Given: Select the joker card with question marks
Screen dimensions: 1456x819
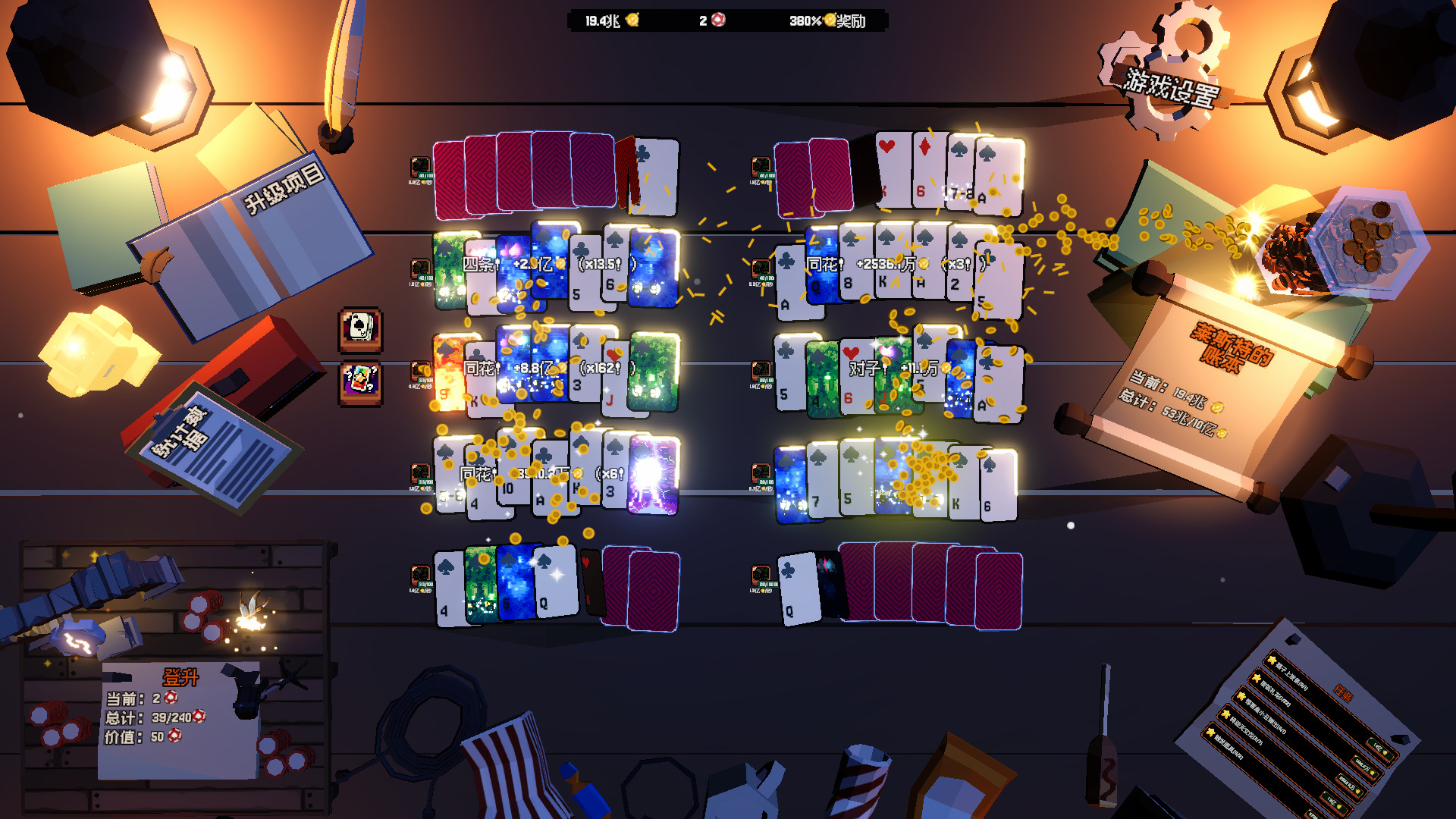Looking at the screenshot, I should coord(360,381).
